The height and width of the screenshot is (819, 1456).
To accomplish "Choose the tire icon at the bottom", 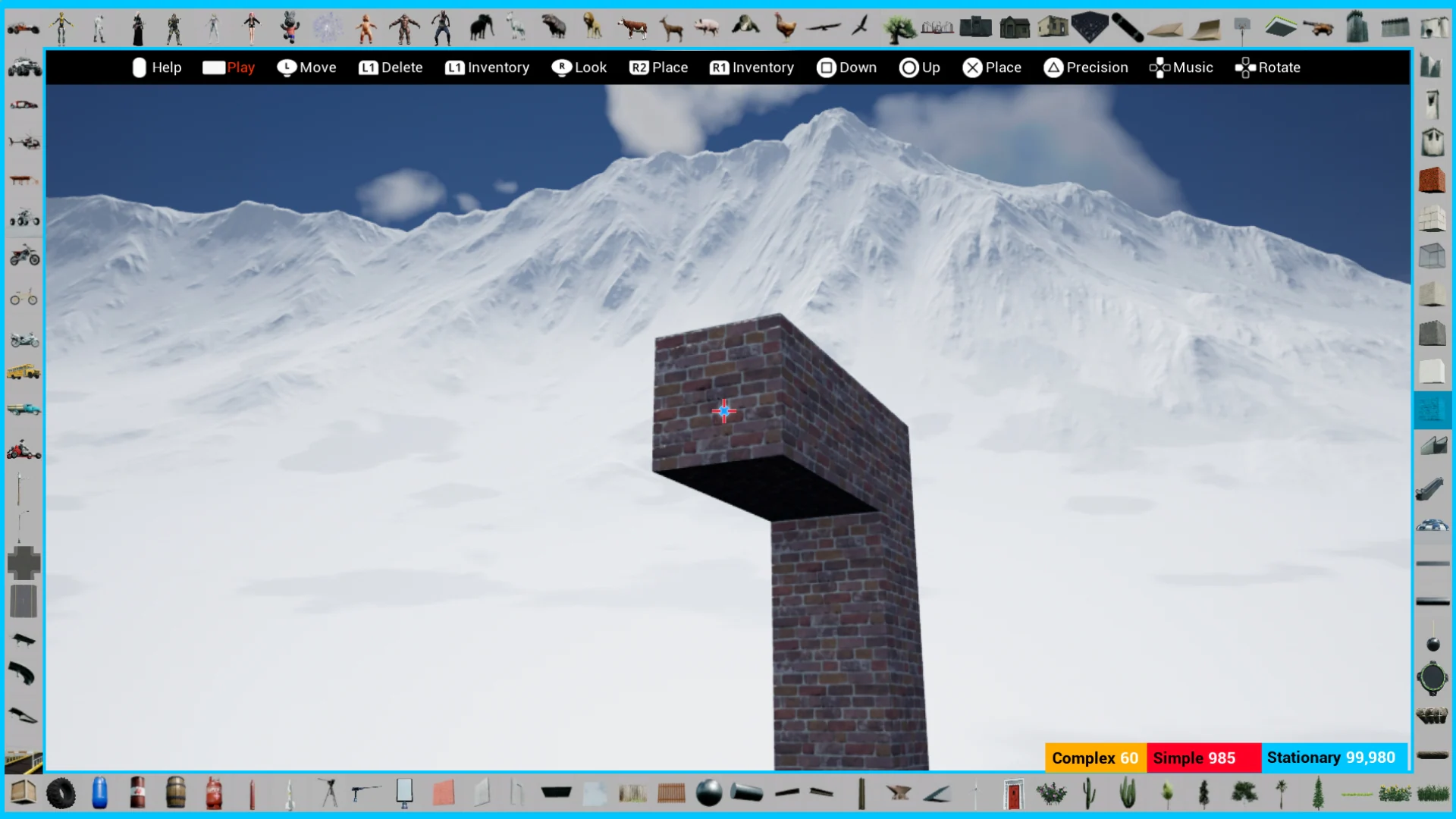I will click(x=61, y=793).
